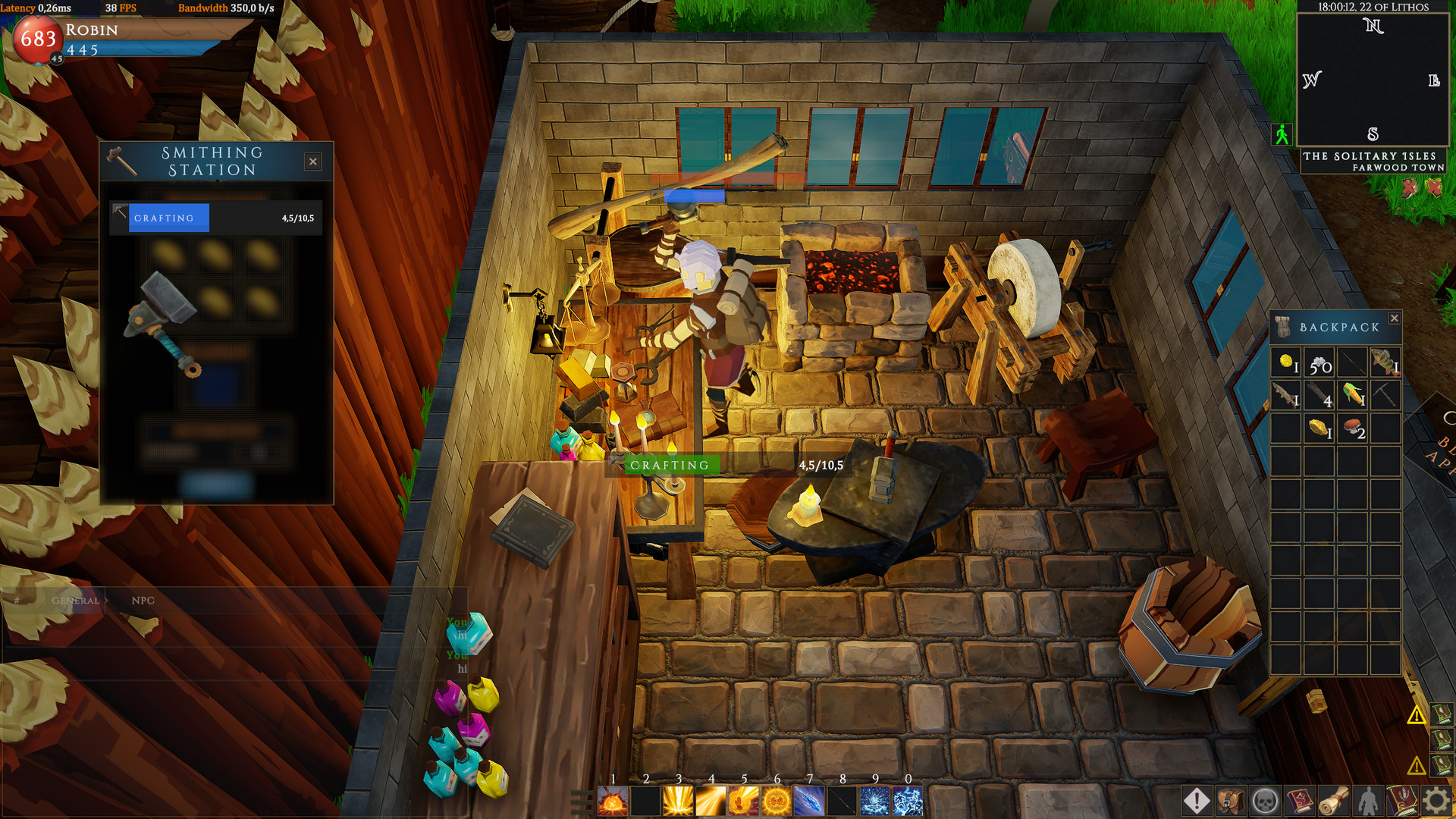
Task: Toggle the warning diamond icon in the bottom toolbar
Action: 1197,800
